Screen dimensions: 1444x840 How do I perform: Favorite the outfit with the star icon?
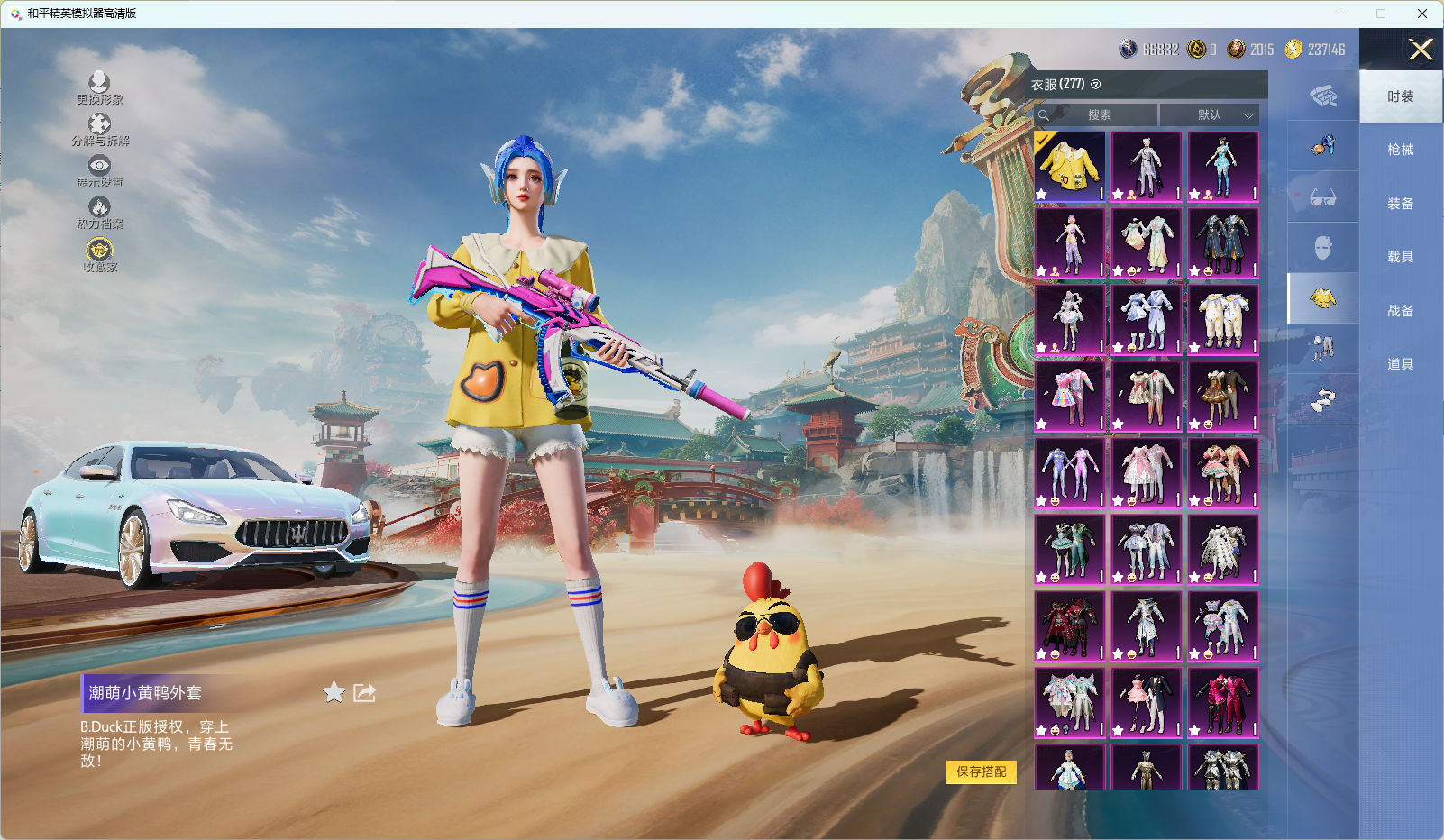tap(334, 692)
